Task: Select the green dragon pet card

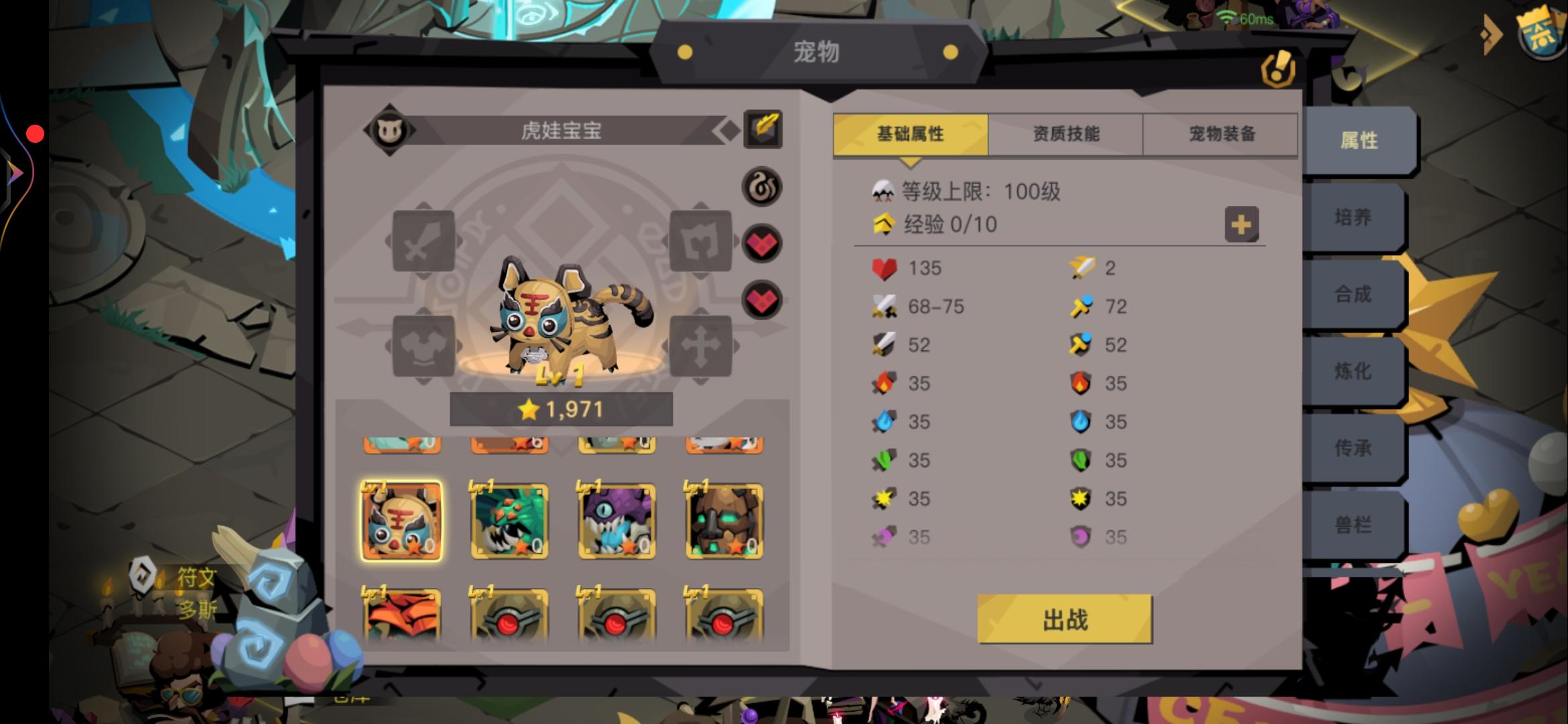Action: click(509, 521)
